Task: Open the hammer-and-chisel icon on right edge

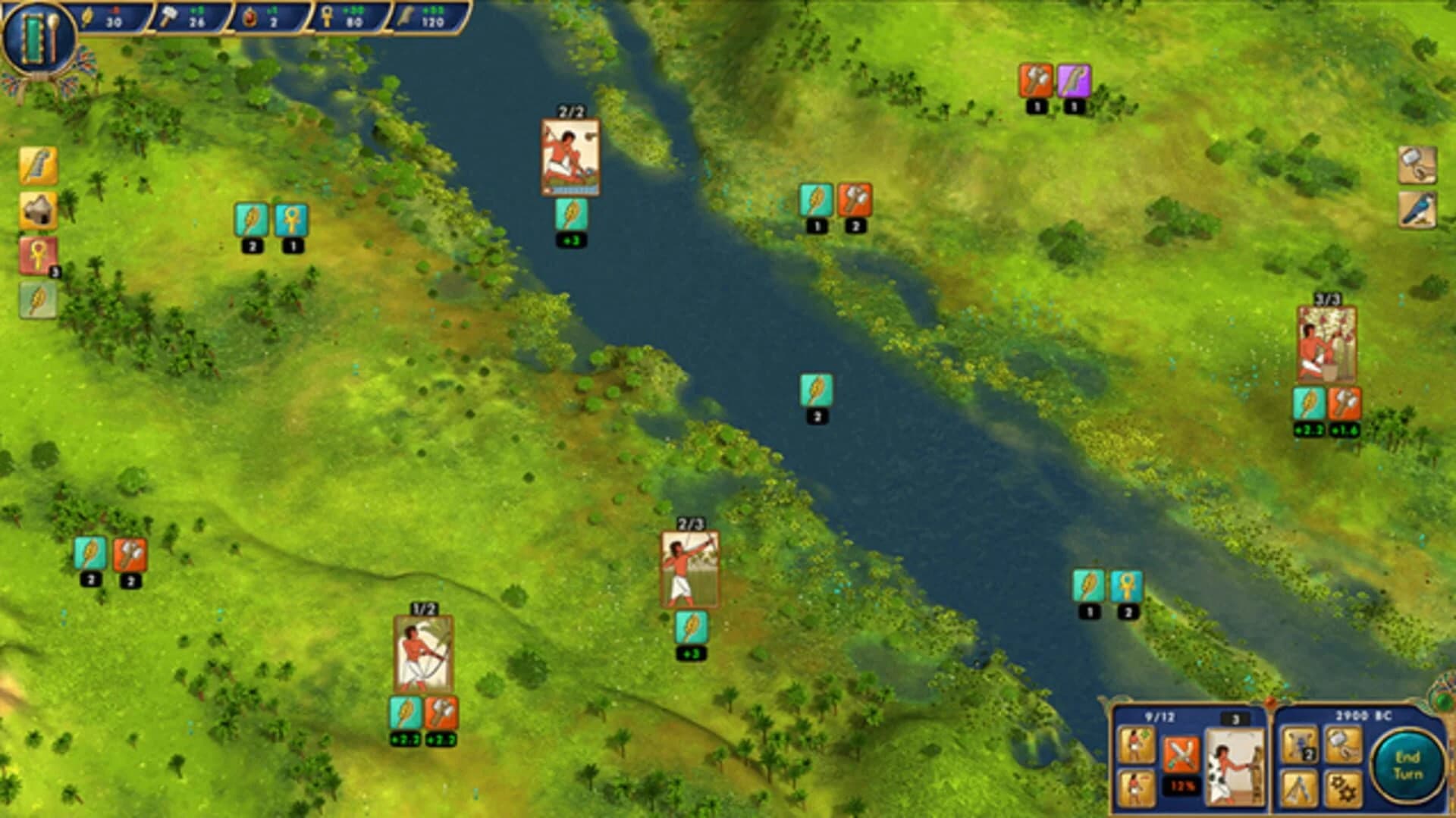Action: pyautogui.click(x=1419, y=165)
